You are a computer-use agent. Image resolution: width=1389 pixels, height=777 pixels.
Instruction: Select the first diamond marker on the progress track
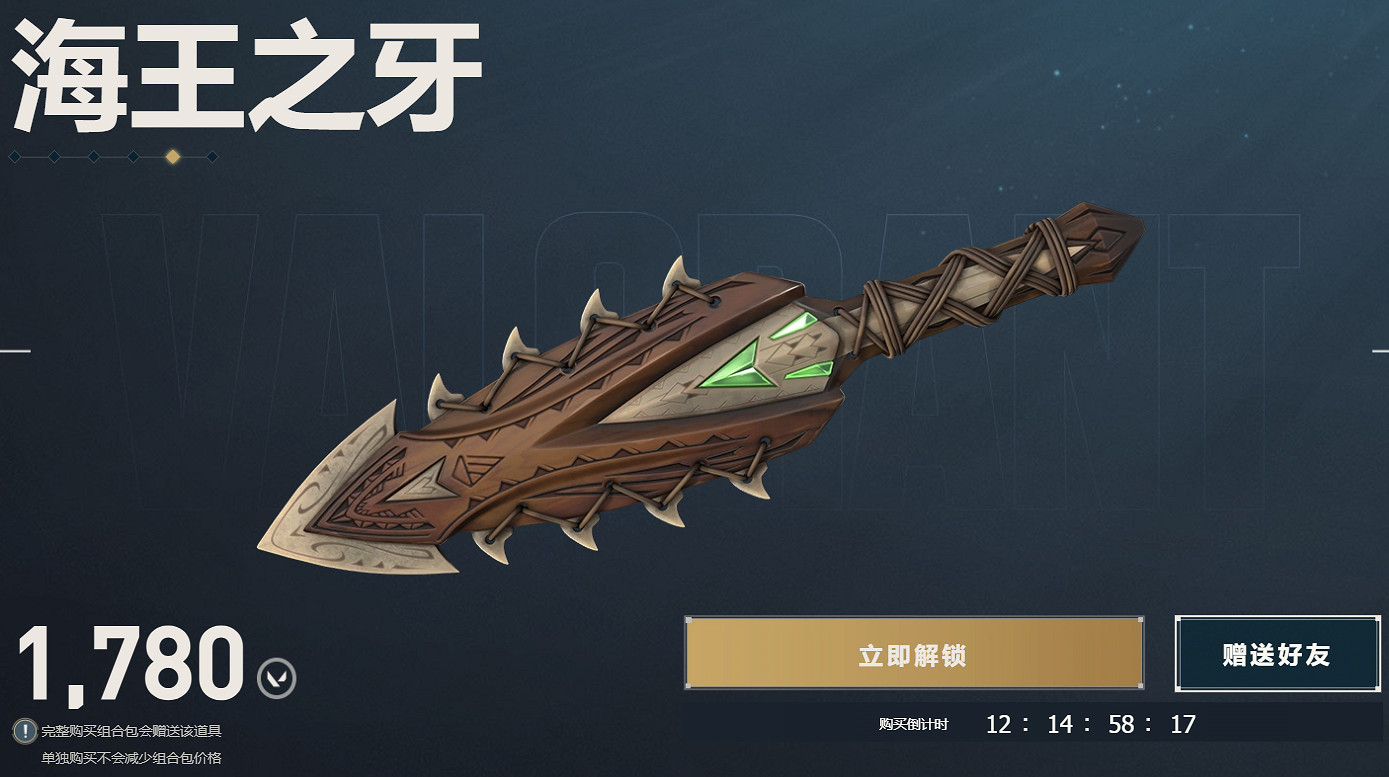coord(14,156)
